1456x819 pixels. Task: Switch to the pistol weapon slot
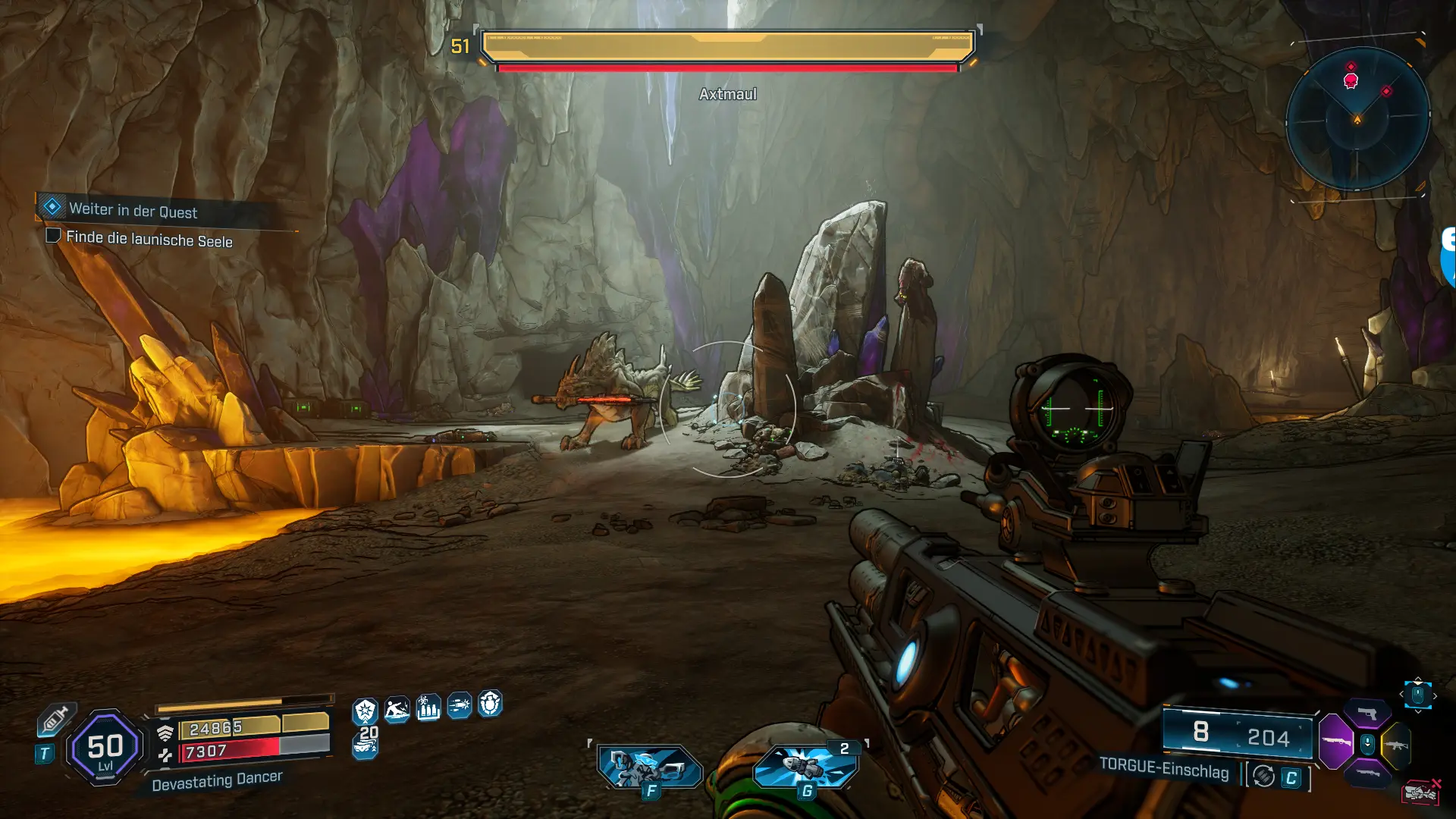pos(1367,714)
